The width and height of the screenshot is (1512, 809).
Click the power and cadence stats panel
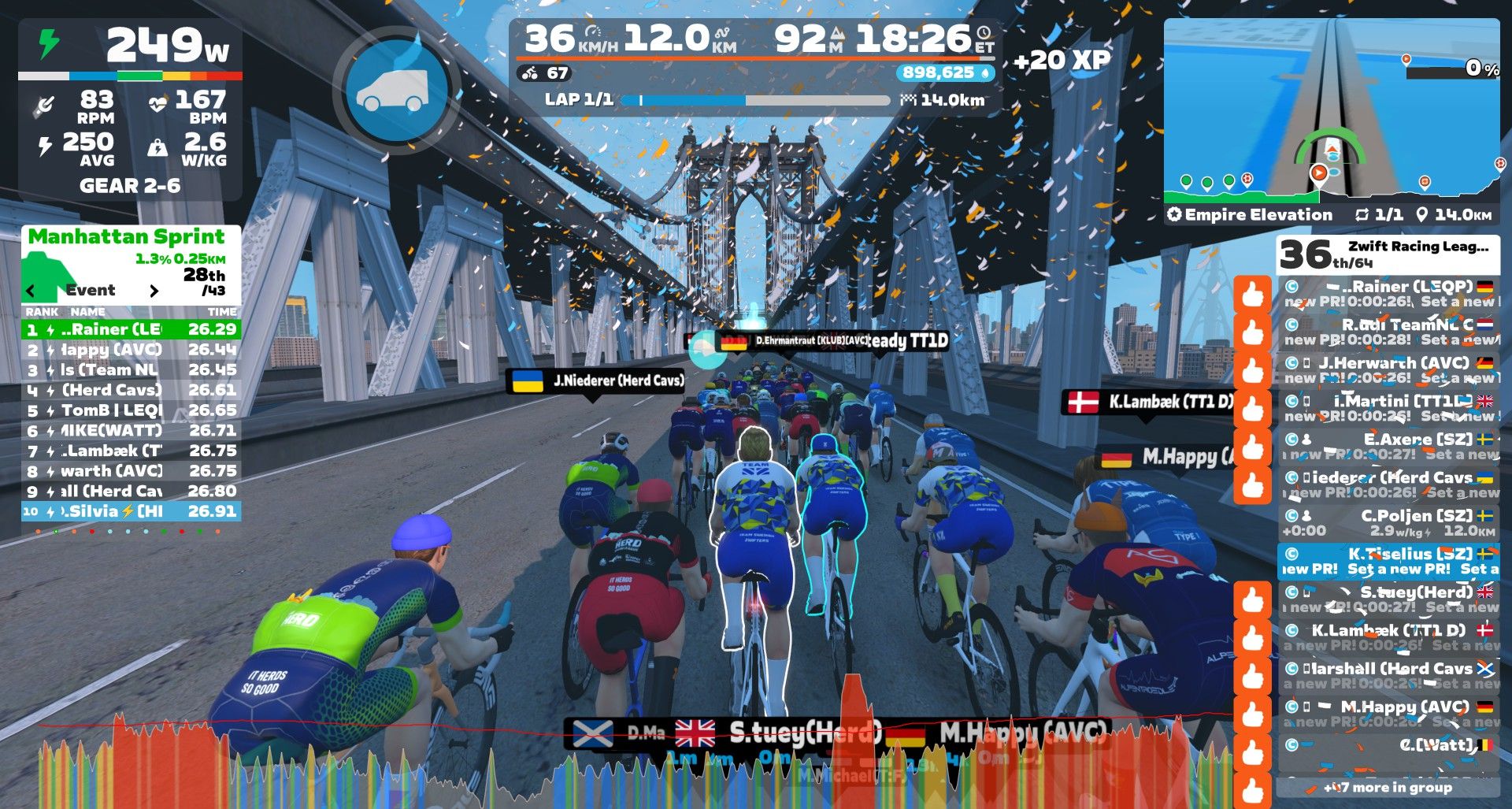(x=131, y=110)
